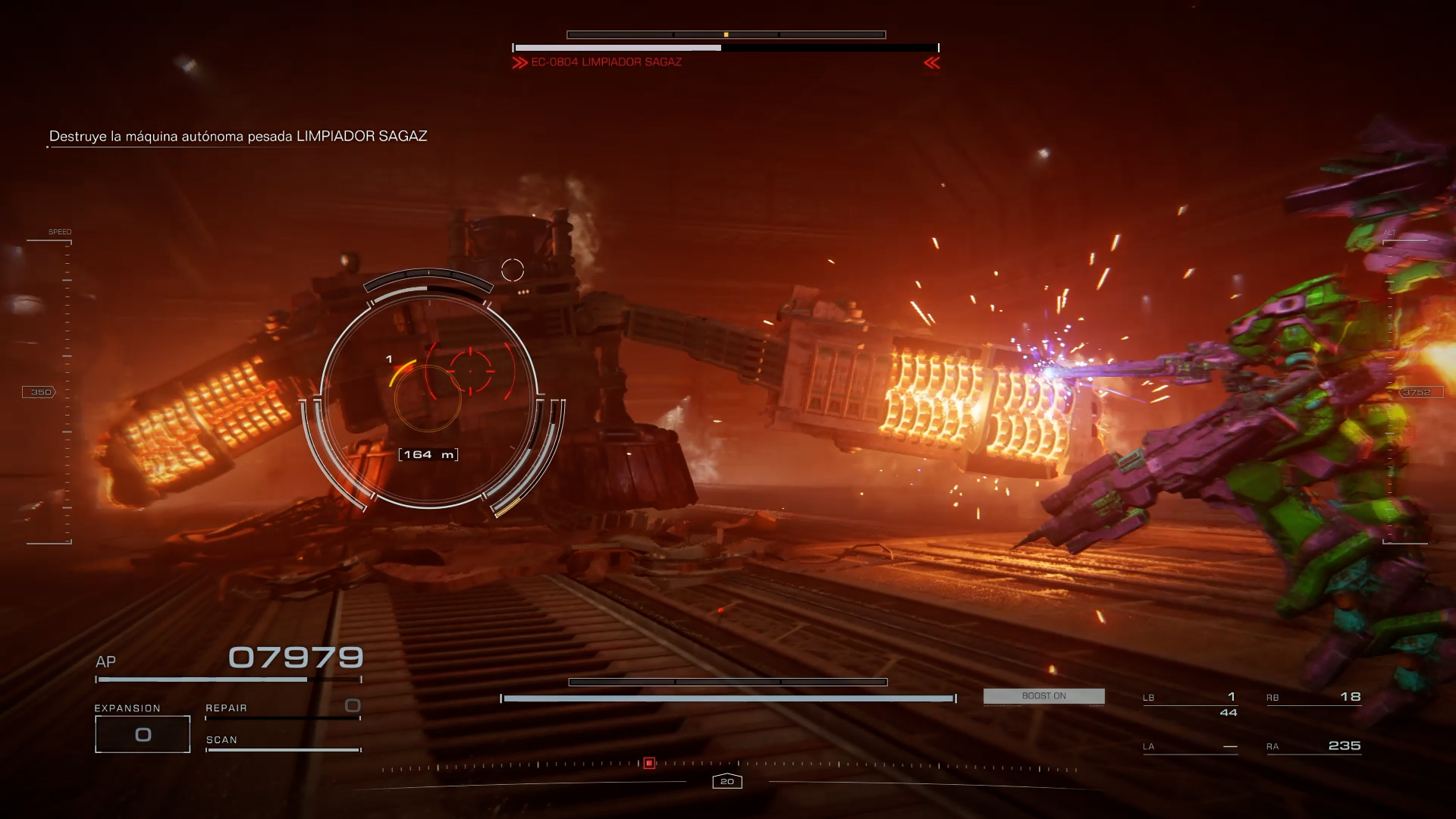Image resolution: width=1456 pixels, height=819 pixels.
Task: Choose the RA weapon slot
Action: (1313, 746)
